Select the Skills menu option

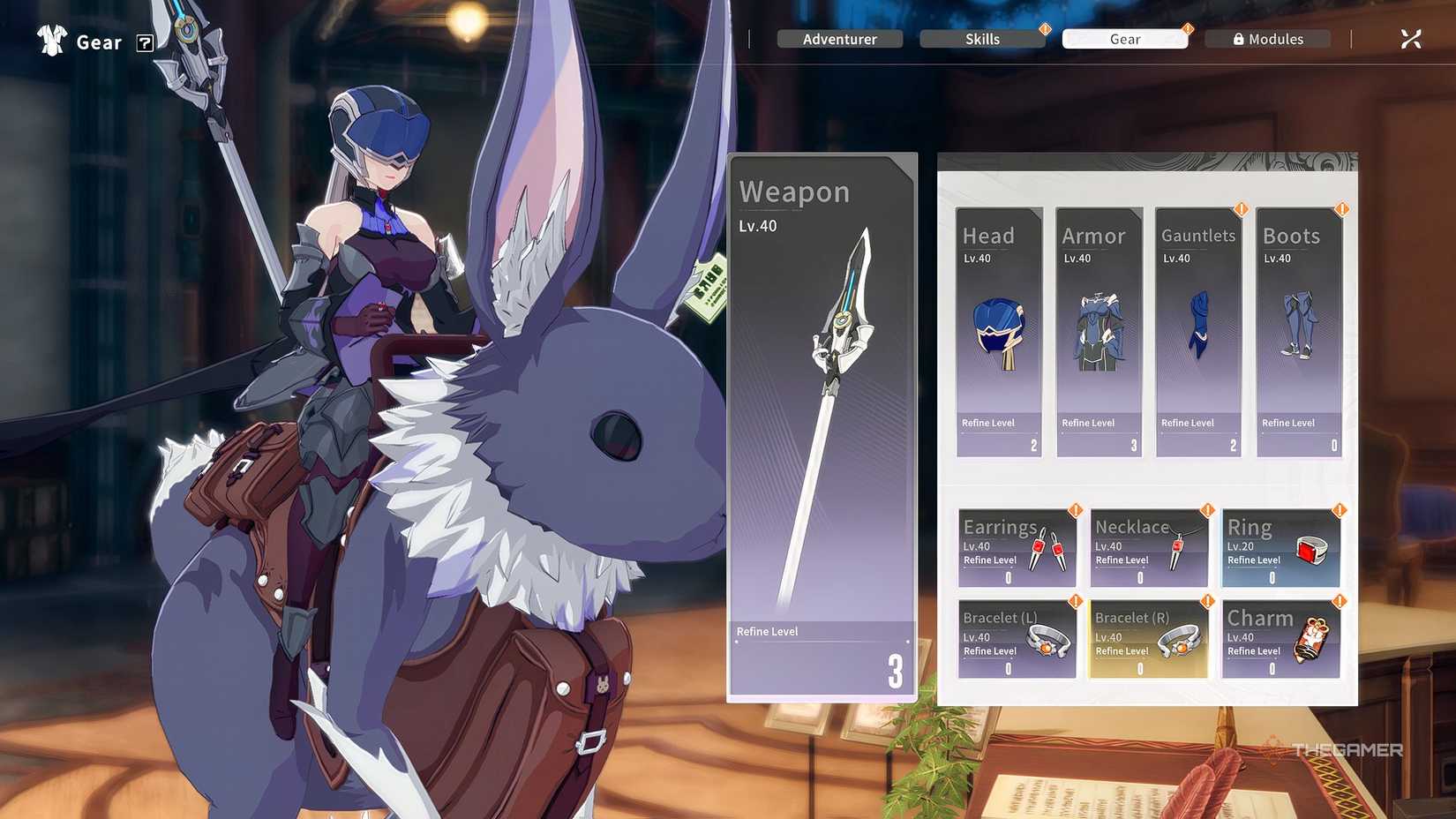pos(982,39)
